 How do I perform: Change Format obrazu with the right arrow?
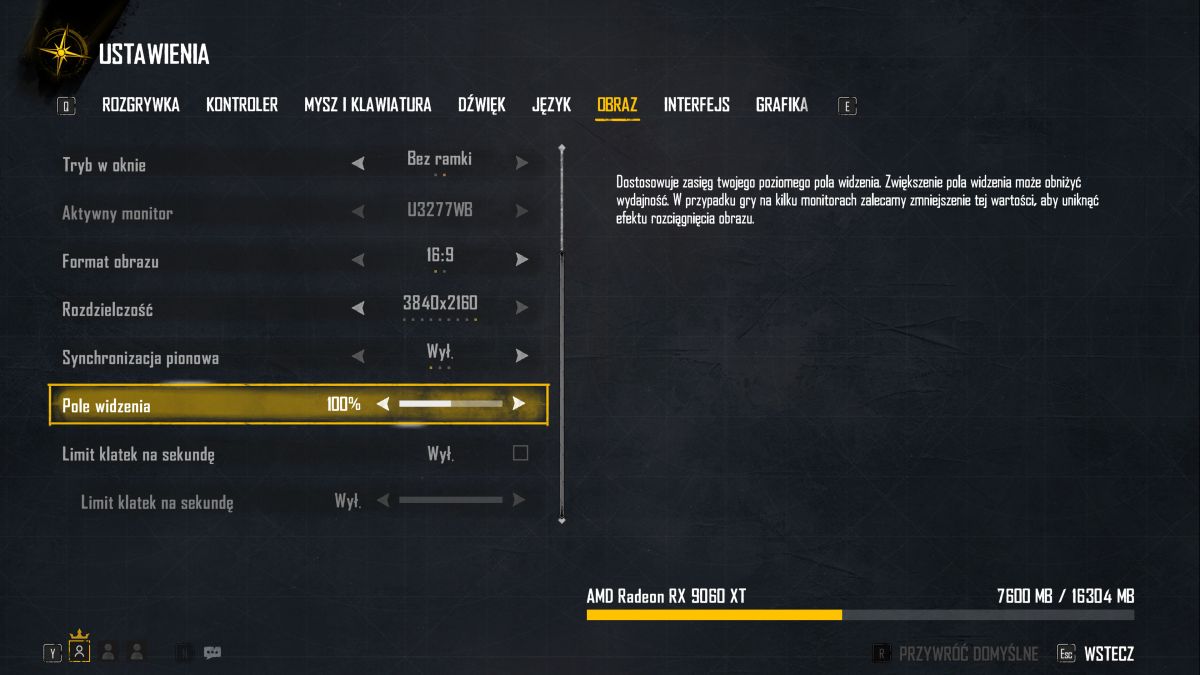522,260
